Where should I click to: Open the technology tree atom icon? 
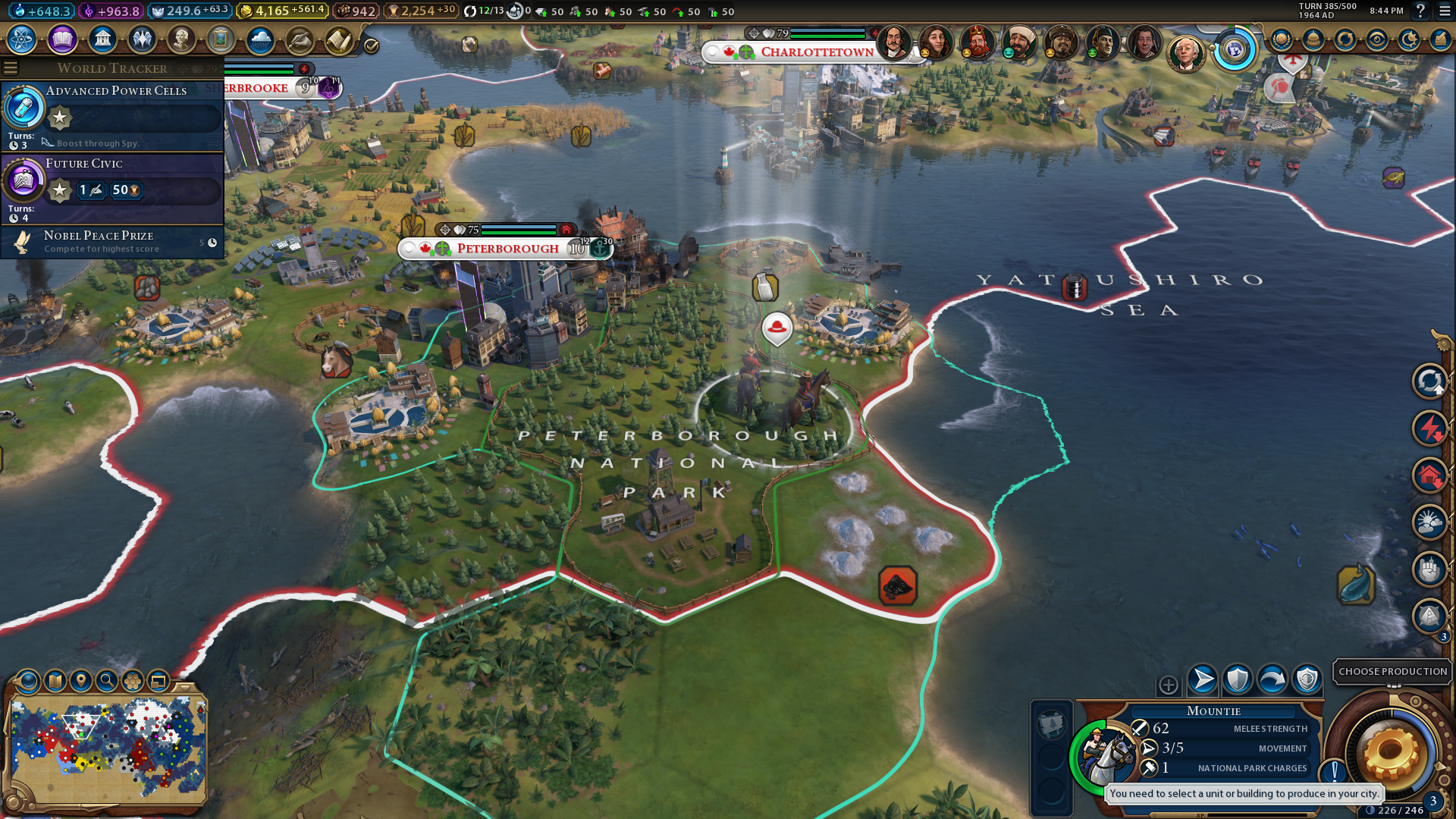click(22, 39)
